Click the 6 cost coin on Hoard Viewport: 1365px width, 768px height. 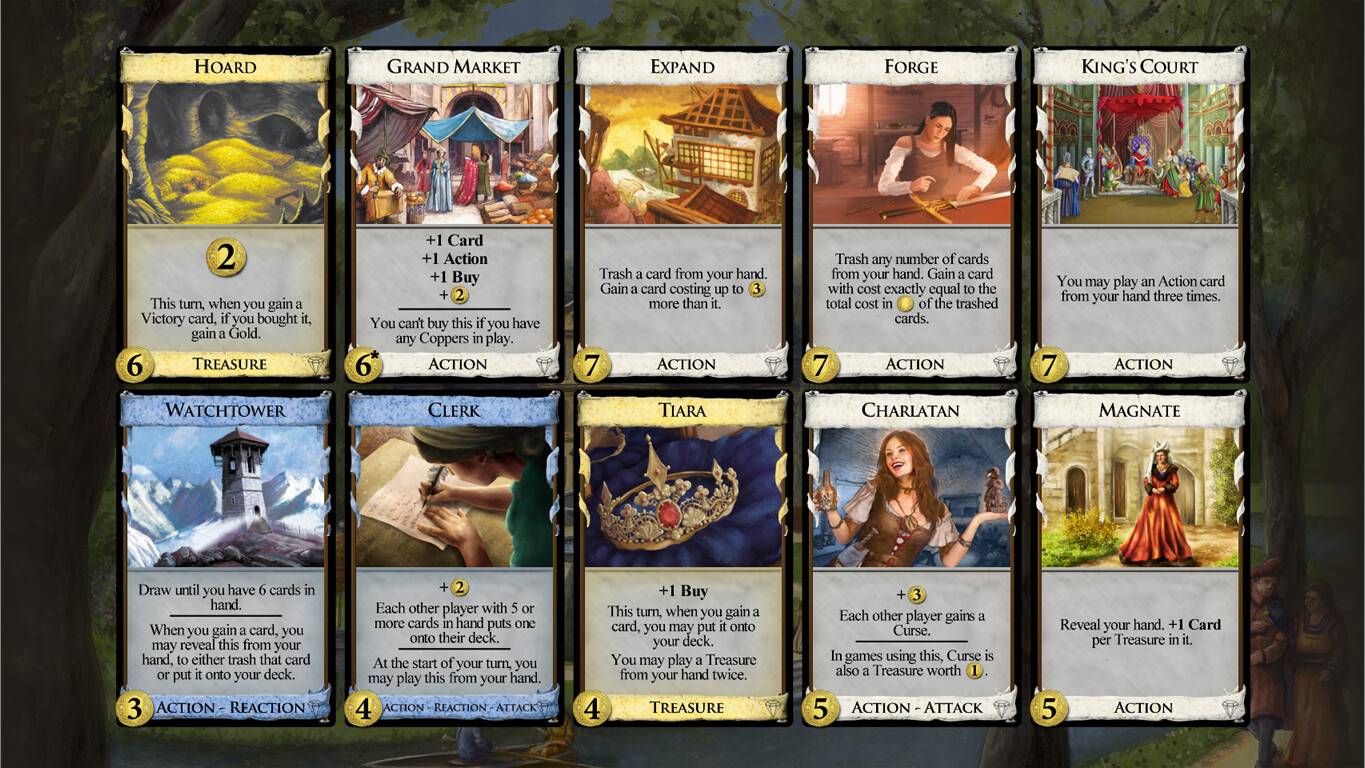[134, 364]
